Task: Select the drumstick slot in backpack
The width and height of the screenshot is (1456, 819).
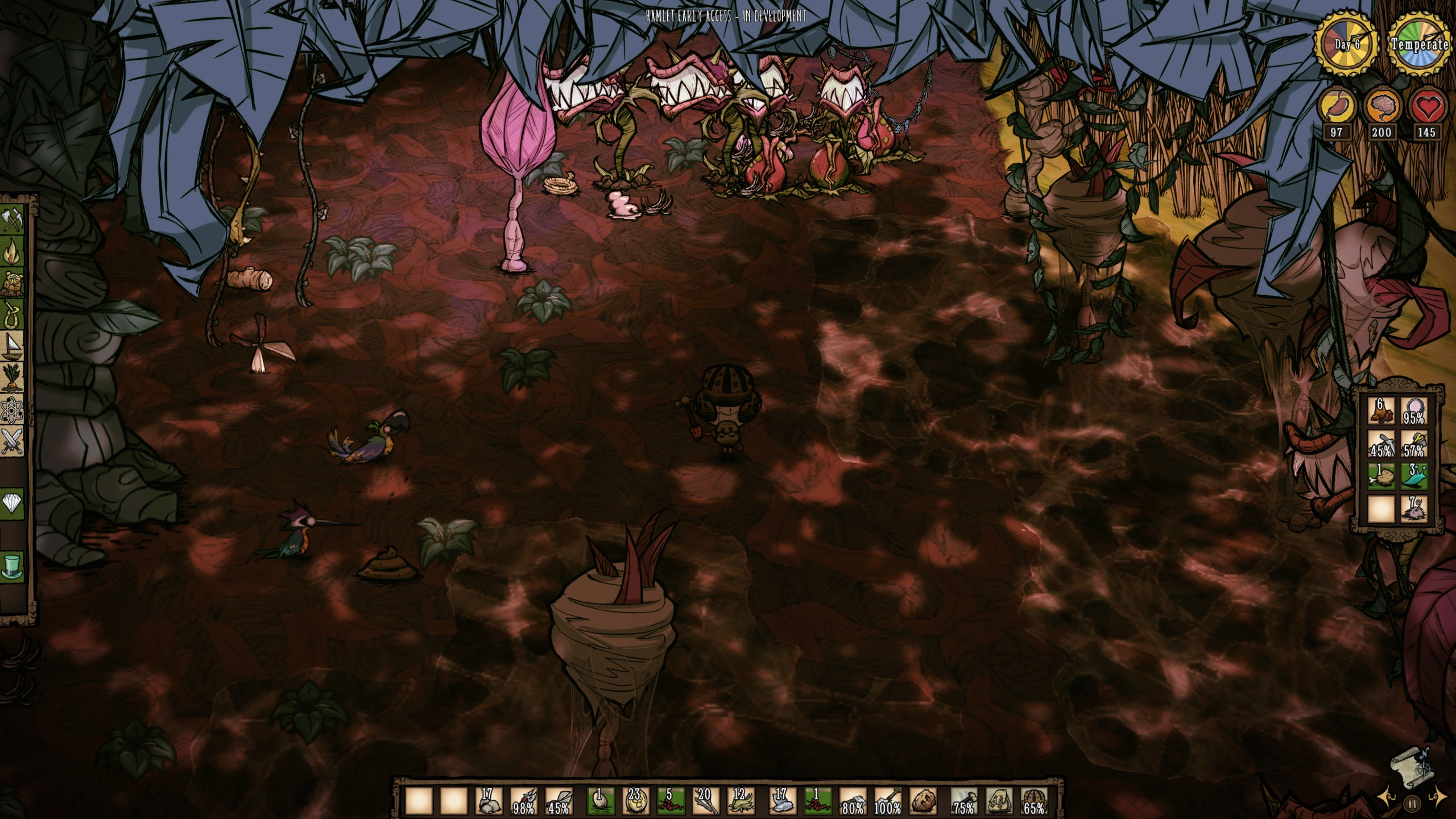Action: pyautogui.click(x=1381, y=475)
